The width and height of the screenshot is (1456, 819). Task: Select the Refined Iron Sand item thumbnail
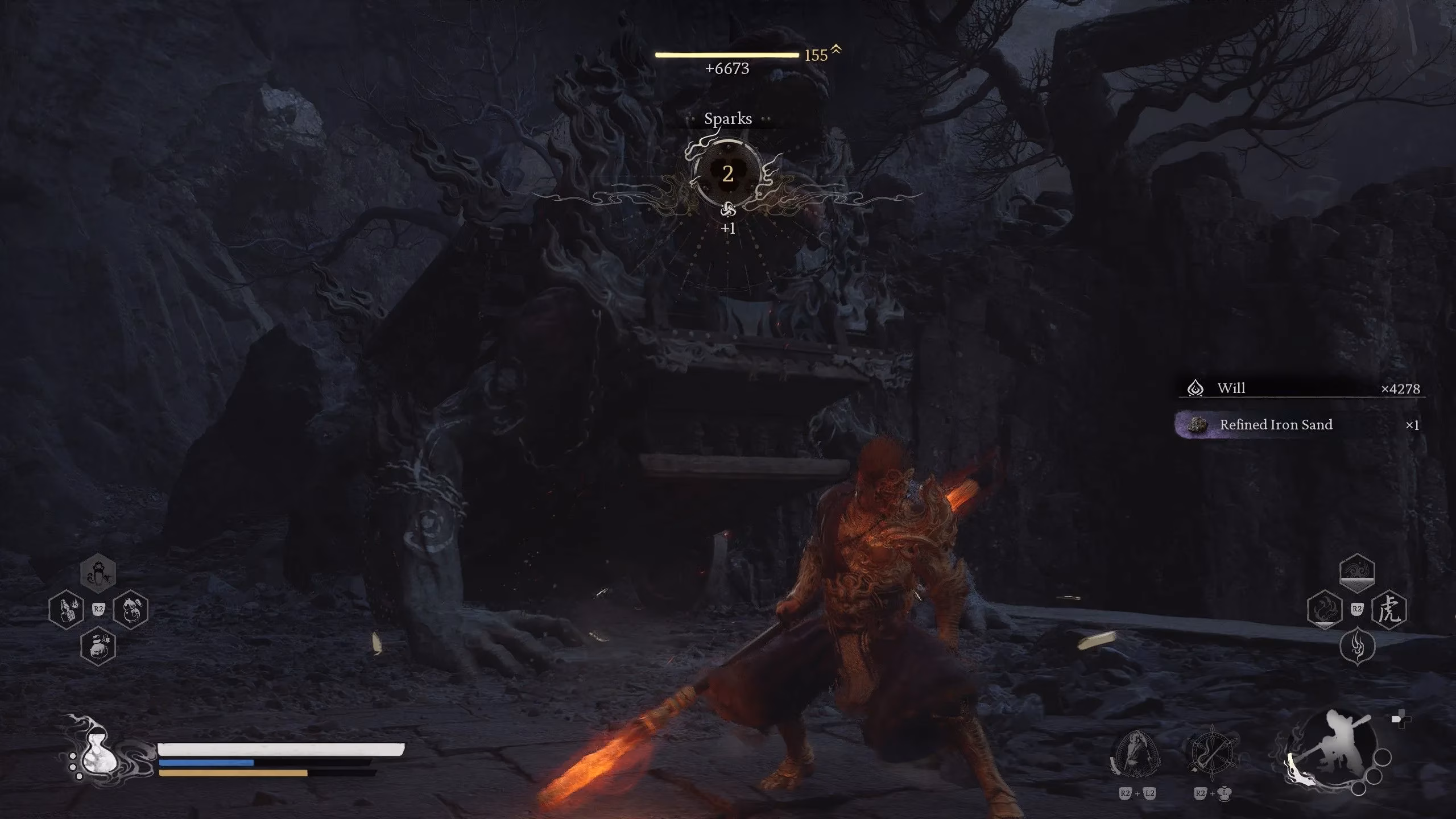tap(1197, 425)
